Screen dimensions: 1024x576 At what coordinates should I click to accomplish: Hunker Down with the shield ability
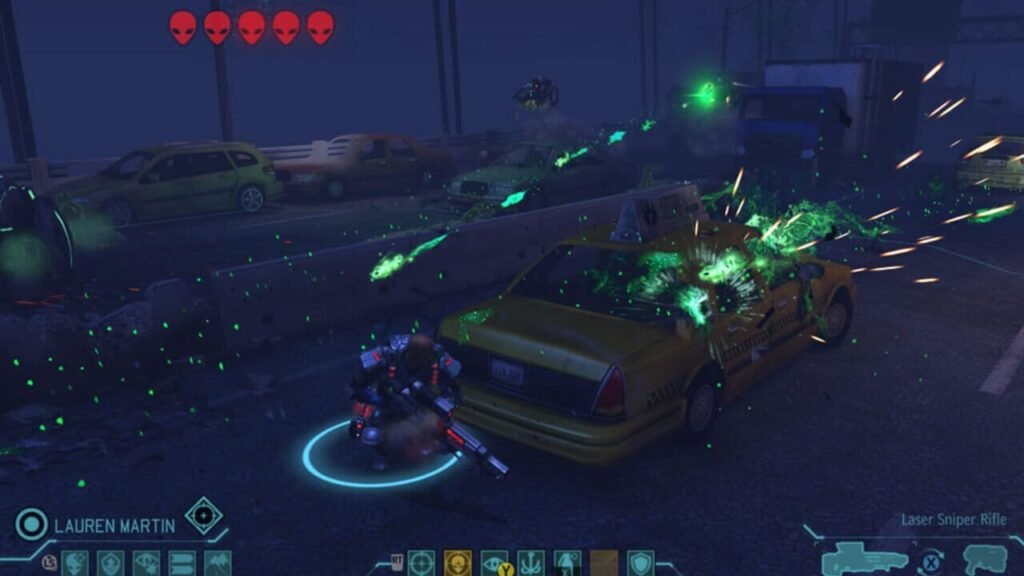pos(640,563)
